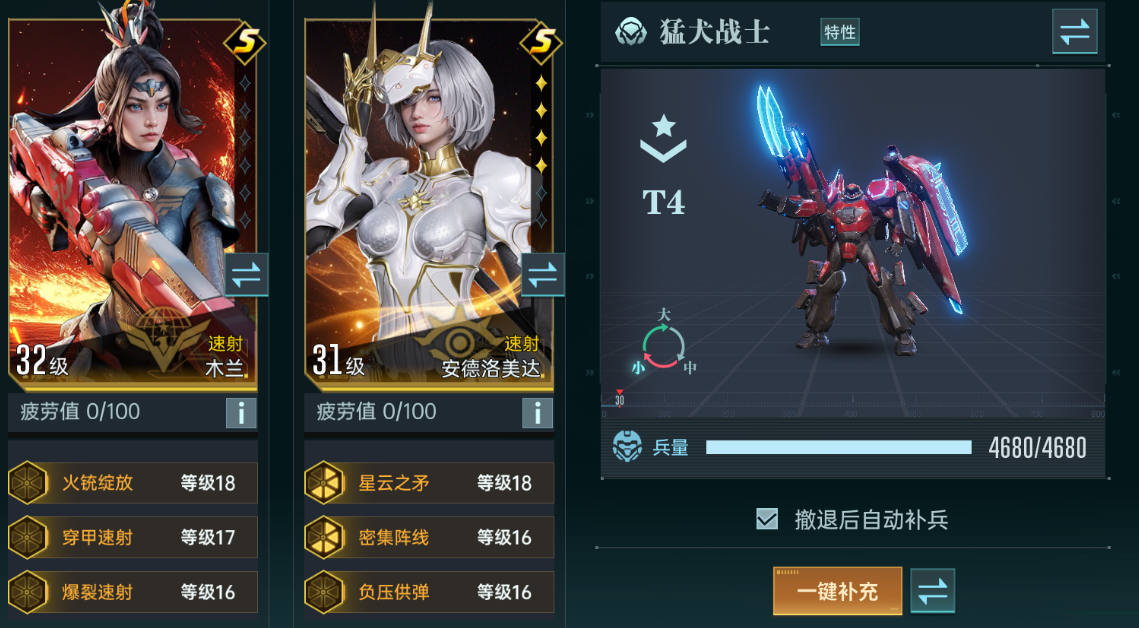
Task: Toggle 撤退后自动补兵 checkbox
Action: (767, 519)
